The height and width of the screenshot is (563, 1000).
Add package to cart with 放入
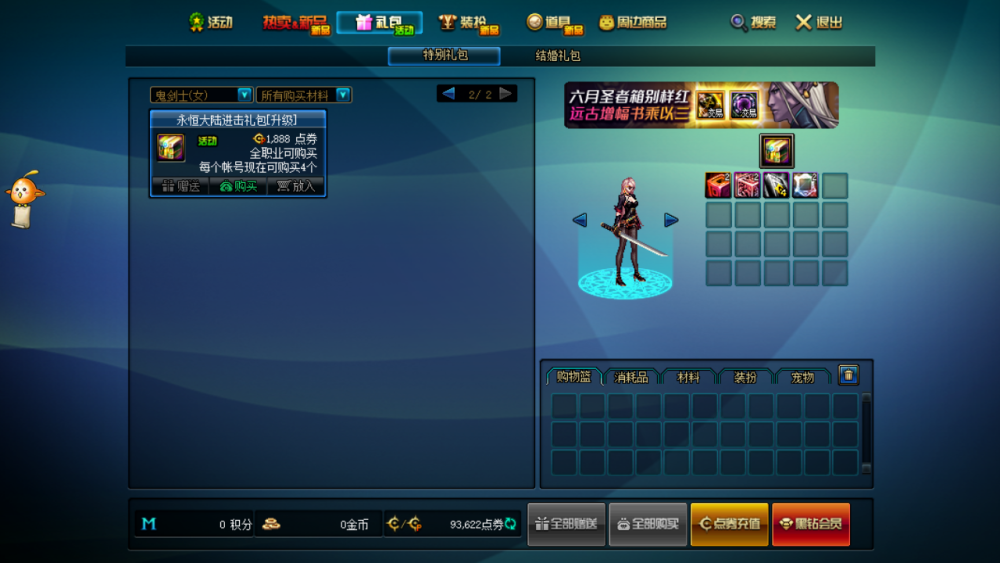pos(296,186)
